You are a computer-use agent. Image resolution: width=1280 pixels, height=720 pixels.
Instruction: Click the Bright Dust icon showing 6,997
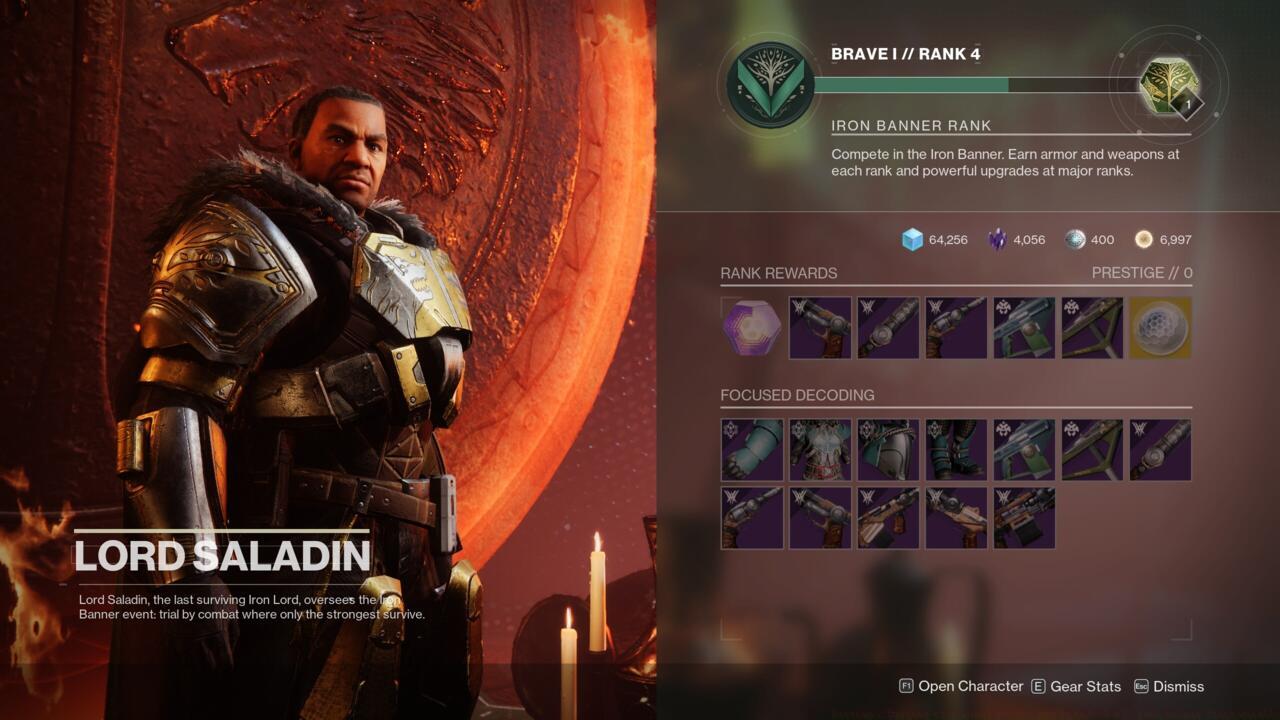click(x=1141, y=239)
